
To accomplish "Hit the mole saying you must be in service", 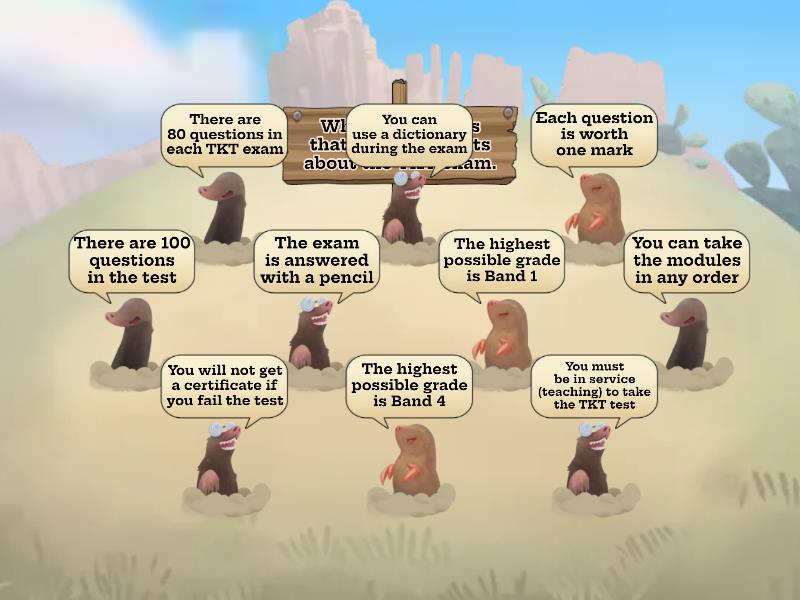I will click(x=590, y=458).
